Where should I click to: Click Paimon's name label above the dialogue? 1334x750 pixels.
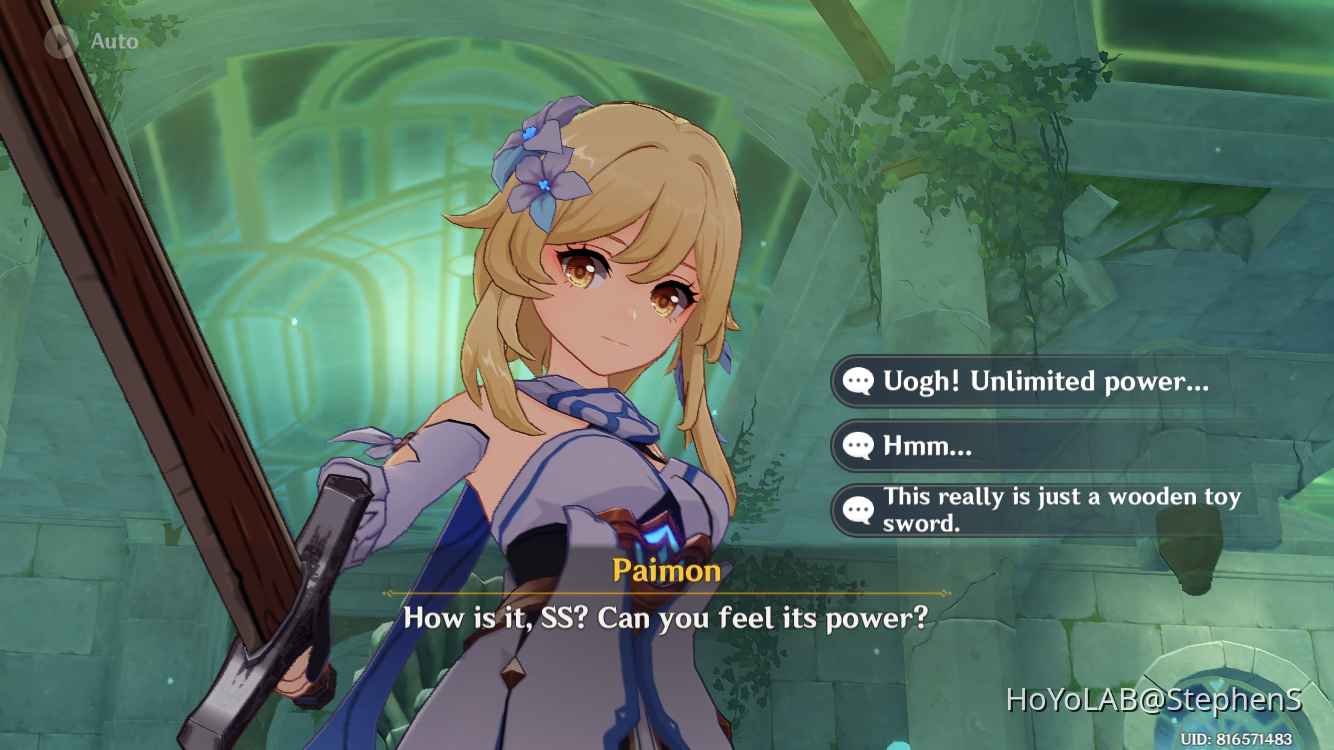(x=666, y=571)
